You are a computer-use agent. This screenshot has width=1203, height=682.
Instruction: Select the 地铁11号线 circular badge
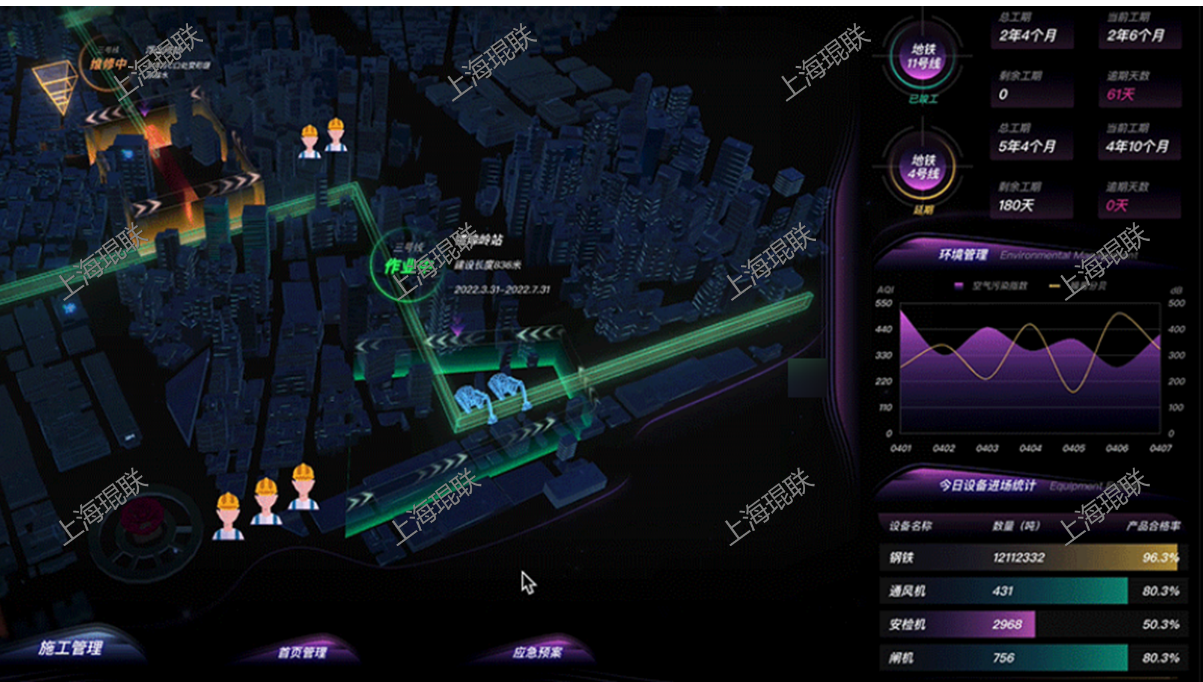[919, 57]
